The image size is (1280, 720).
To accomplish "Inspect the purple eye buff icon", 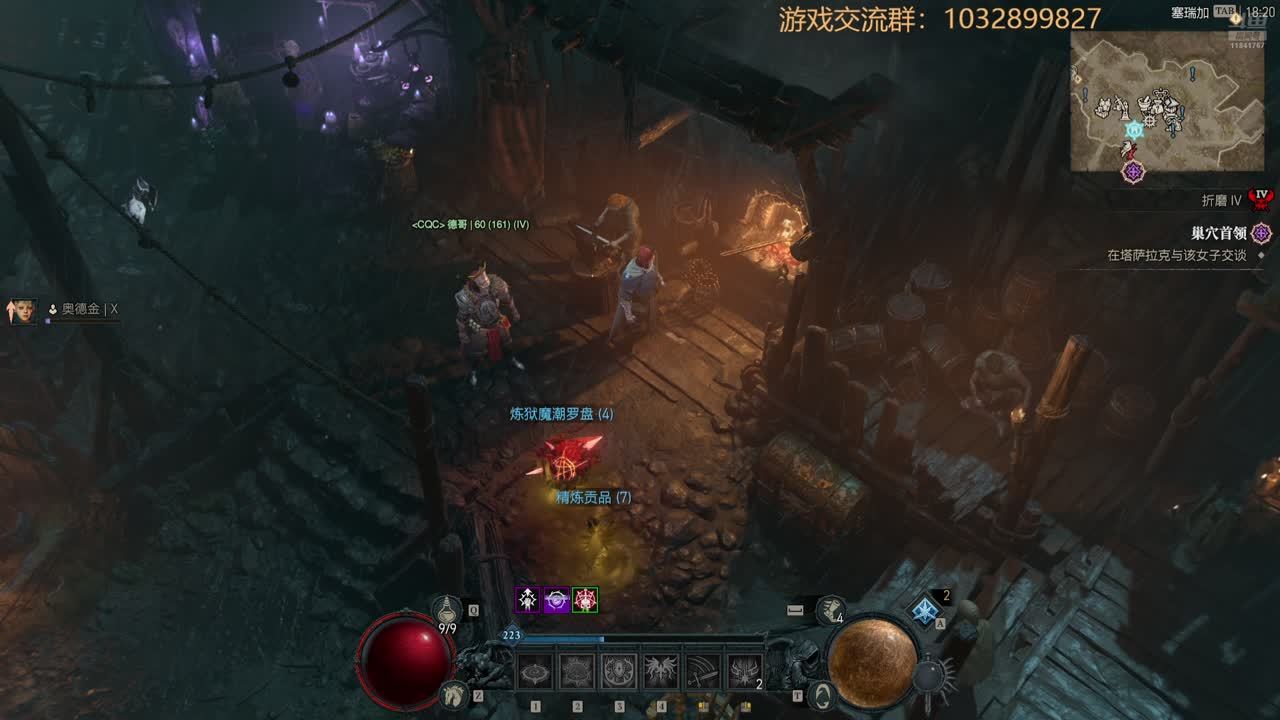I will tap(557, 600).
